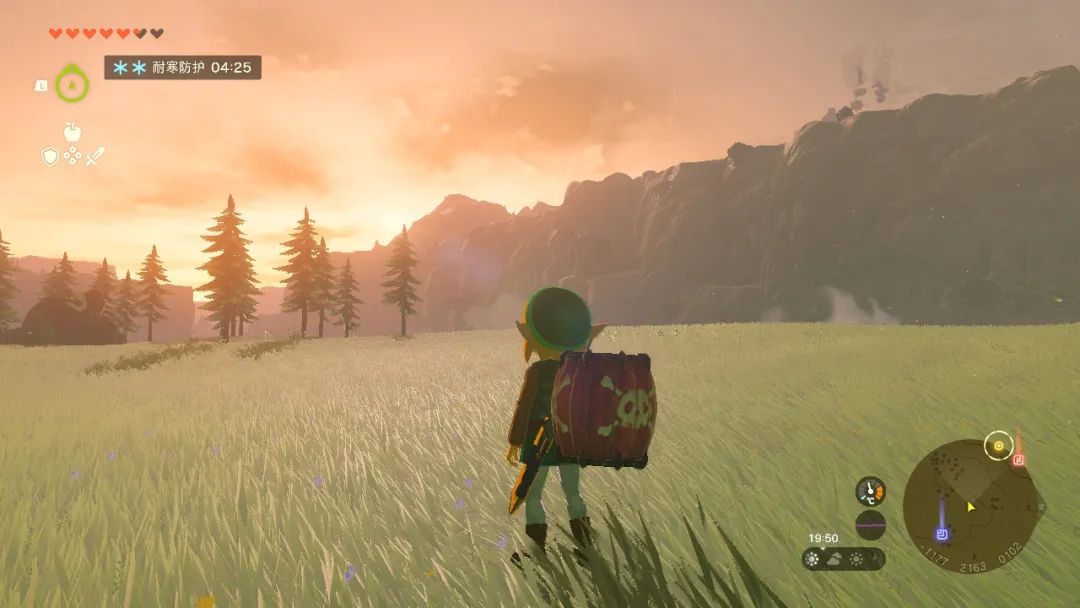Click the cold resistance buff 耐寒防护
Screen dimensions: 1080x608
pyautogui.click(x=183, y=68)
